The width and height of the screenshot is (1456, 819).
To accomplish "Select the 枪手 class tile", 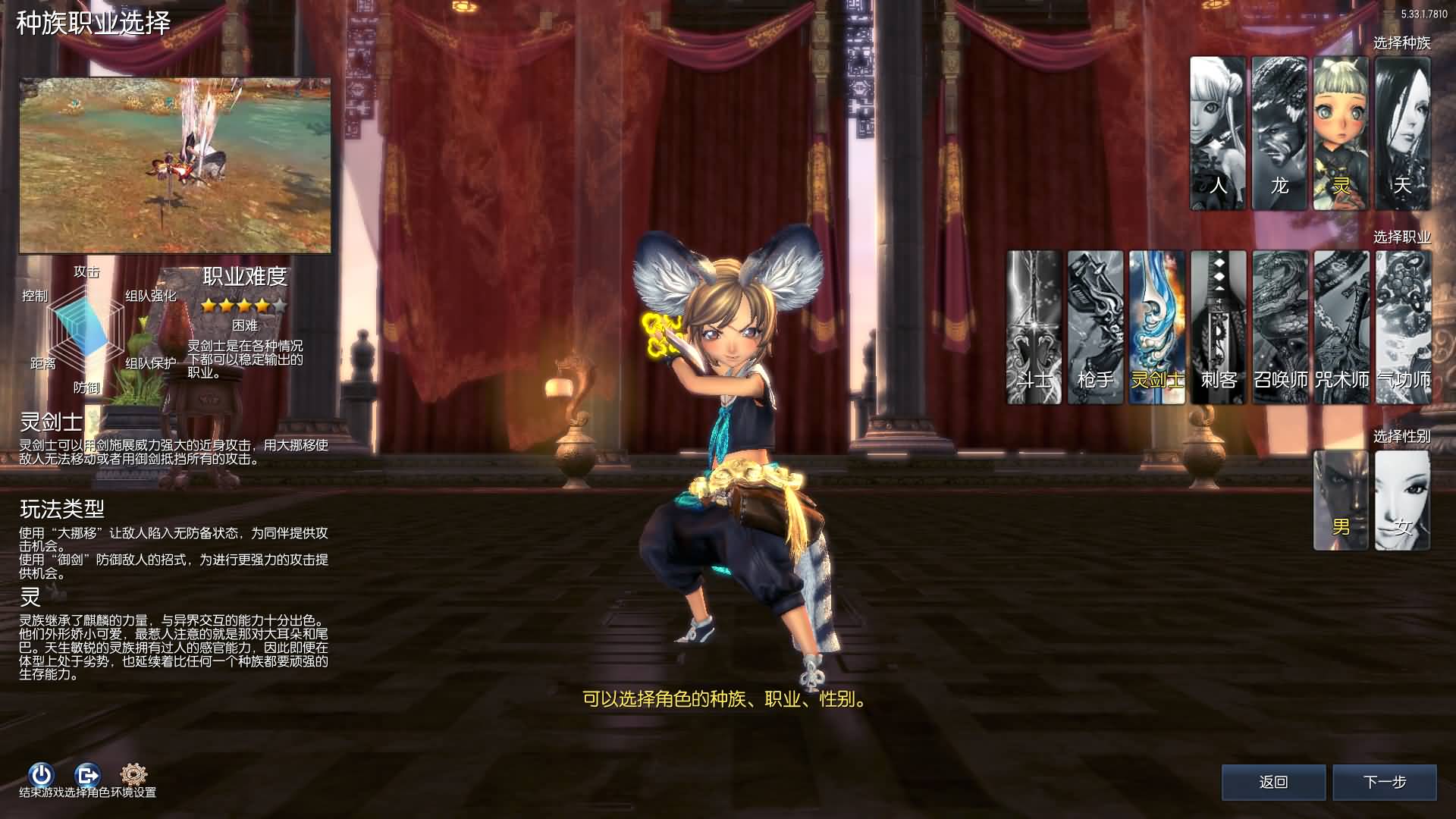I will pos(1095,327).
